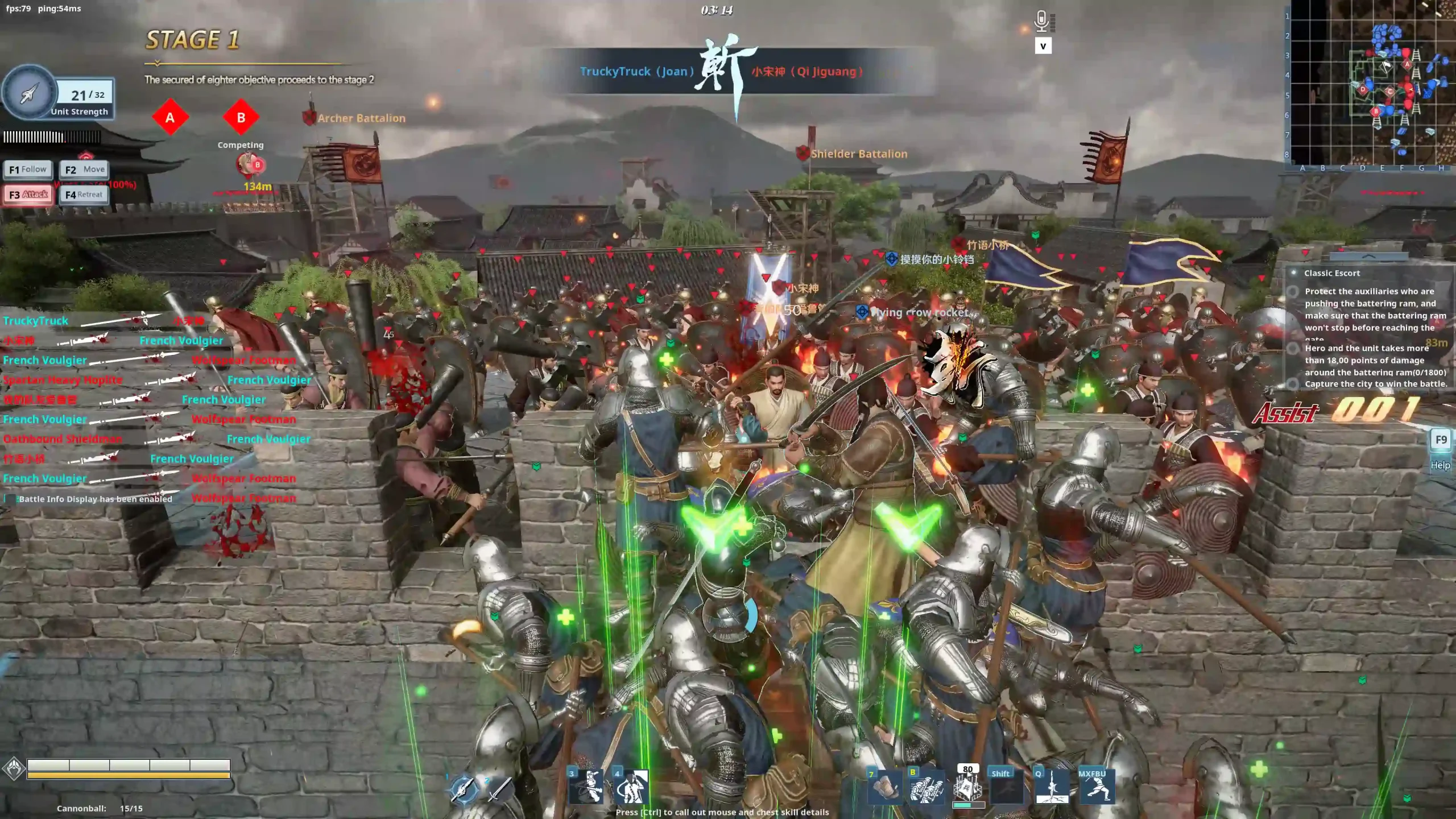Use the kick skill icon

pyautogui.click(x=1096, y=788)
